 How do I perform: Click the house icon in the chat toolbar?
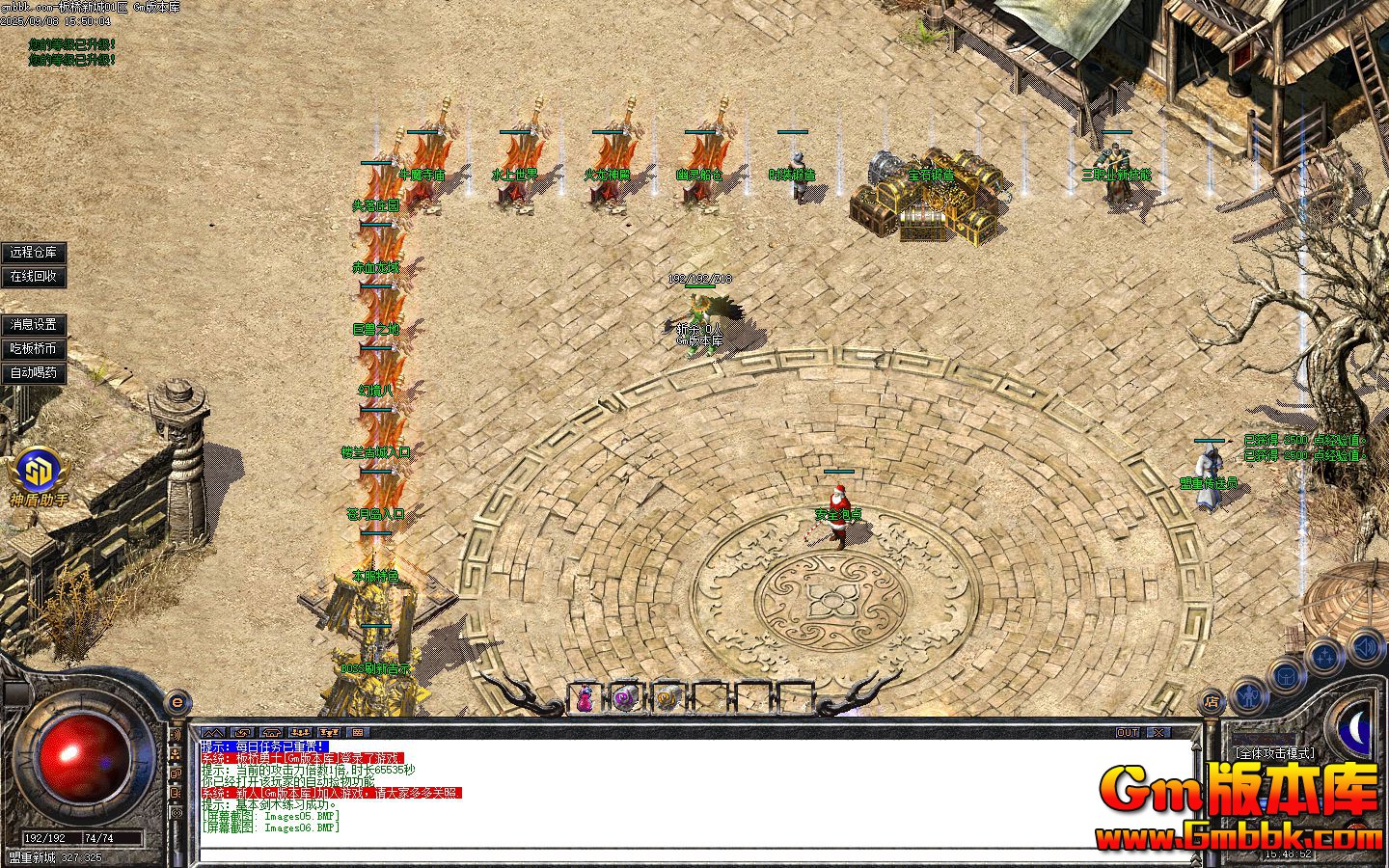pyautogui.click(x=271, y=732)
